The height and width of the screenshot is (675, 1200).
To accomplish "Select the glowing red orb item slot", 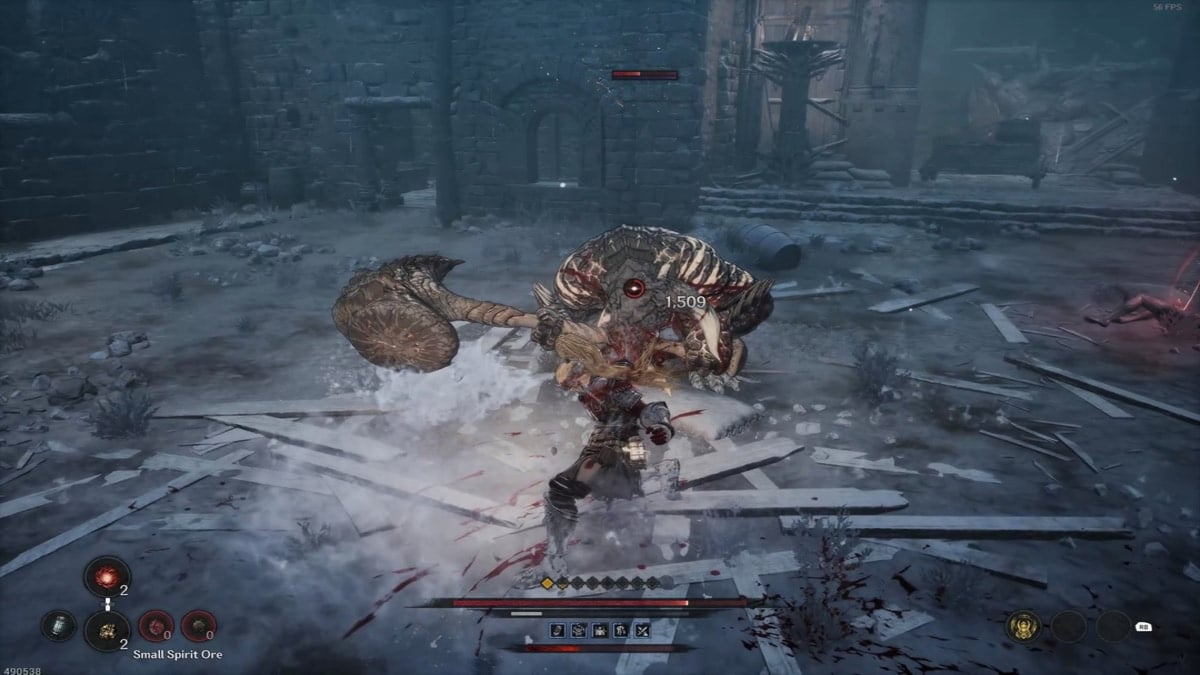I will point(106,577).
